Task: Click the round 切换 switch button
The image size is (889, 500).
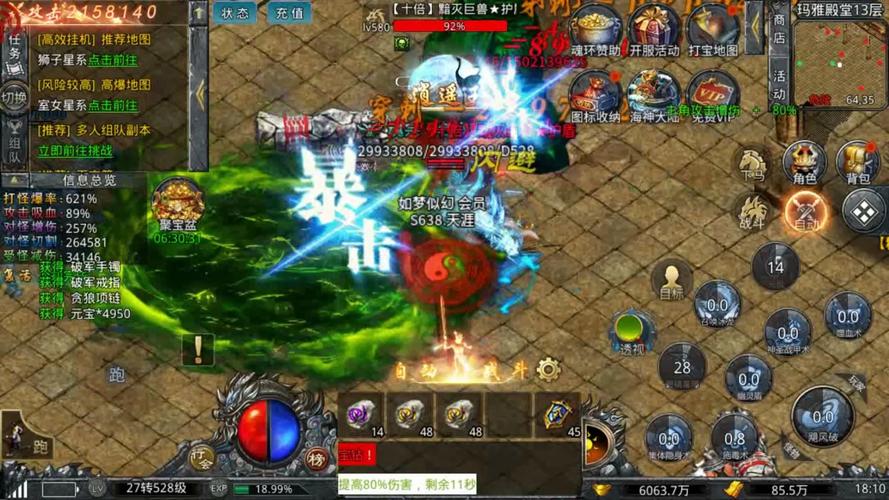Action: point(14,98)
